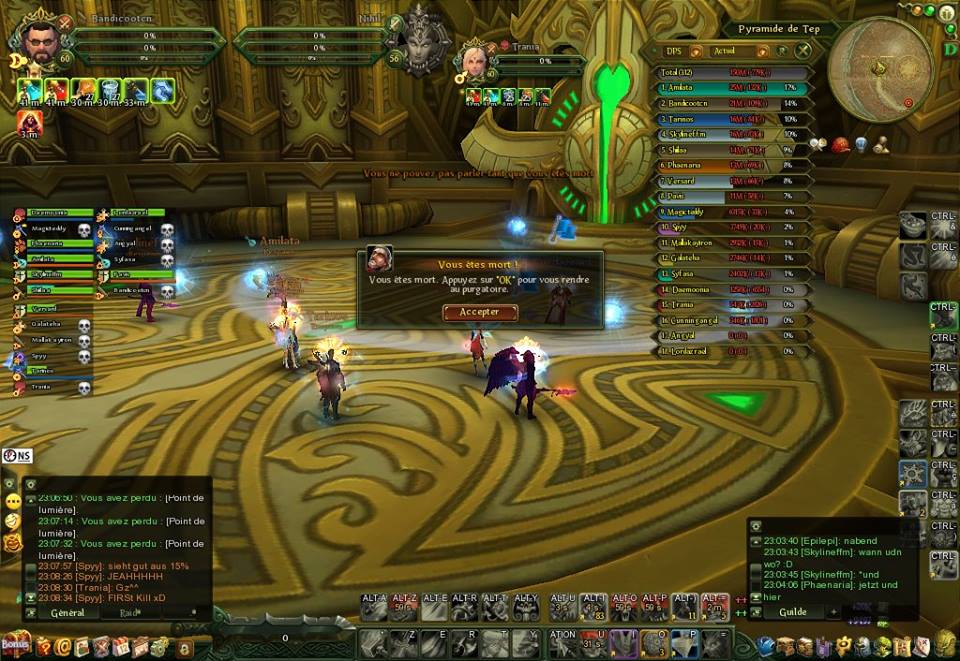This screenshot has height=661, width=960.
Task: Add a new chat tab with plus button
Action: tap(834, 611)
